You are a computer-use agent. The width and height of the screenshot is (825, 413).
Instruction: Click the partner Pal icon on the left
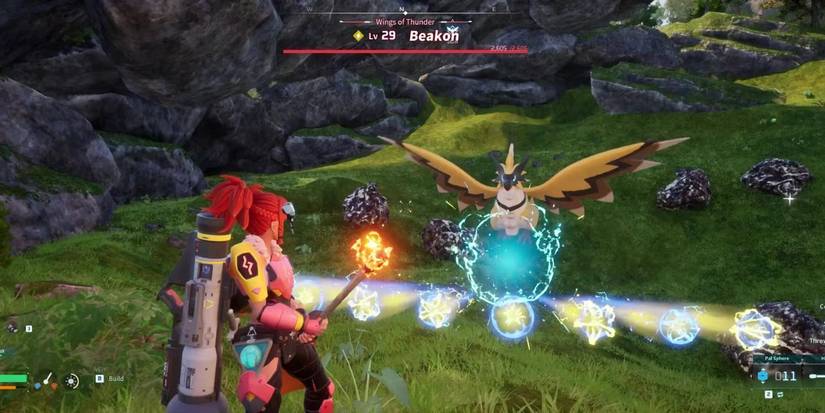point(12,327)
